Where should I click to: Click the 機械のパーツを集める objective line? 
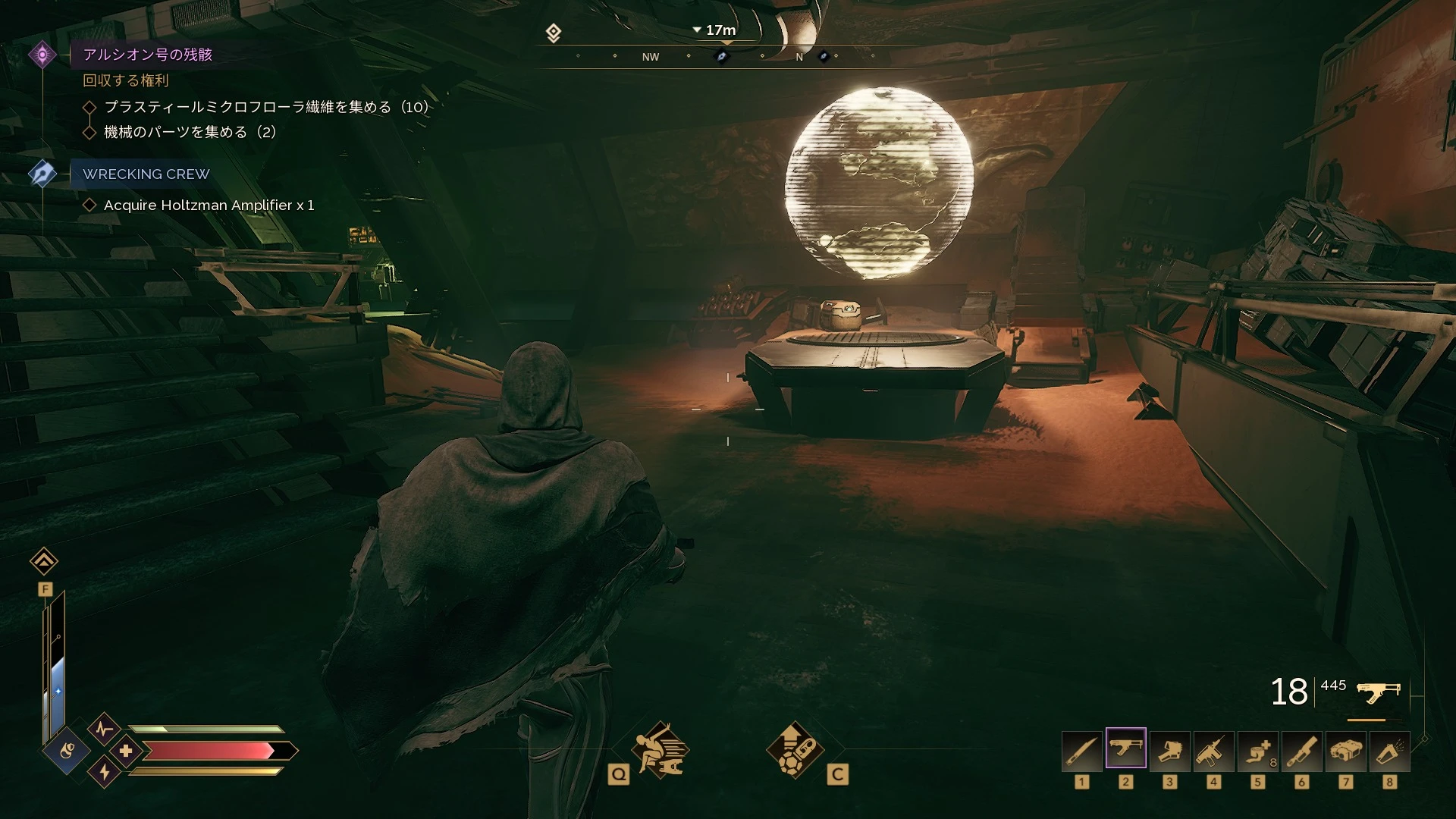point(190,132)
